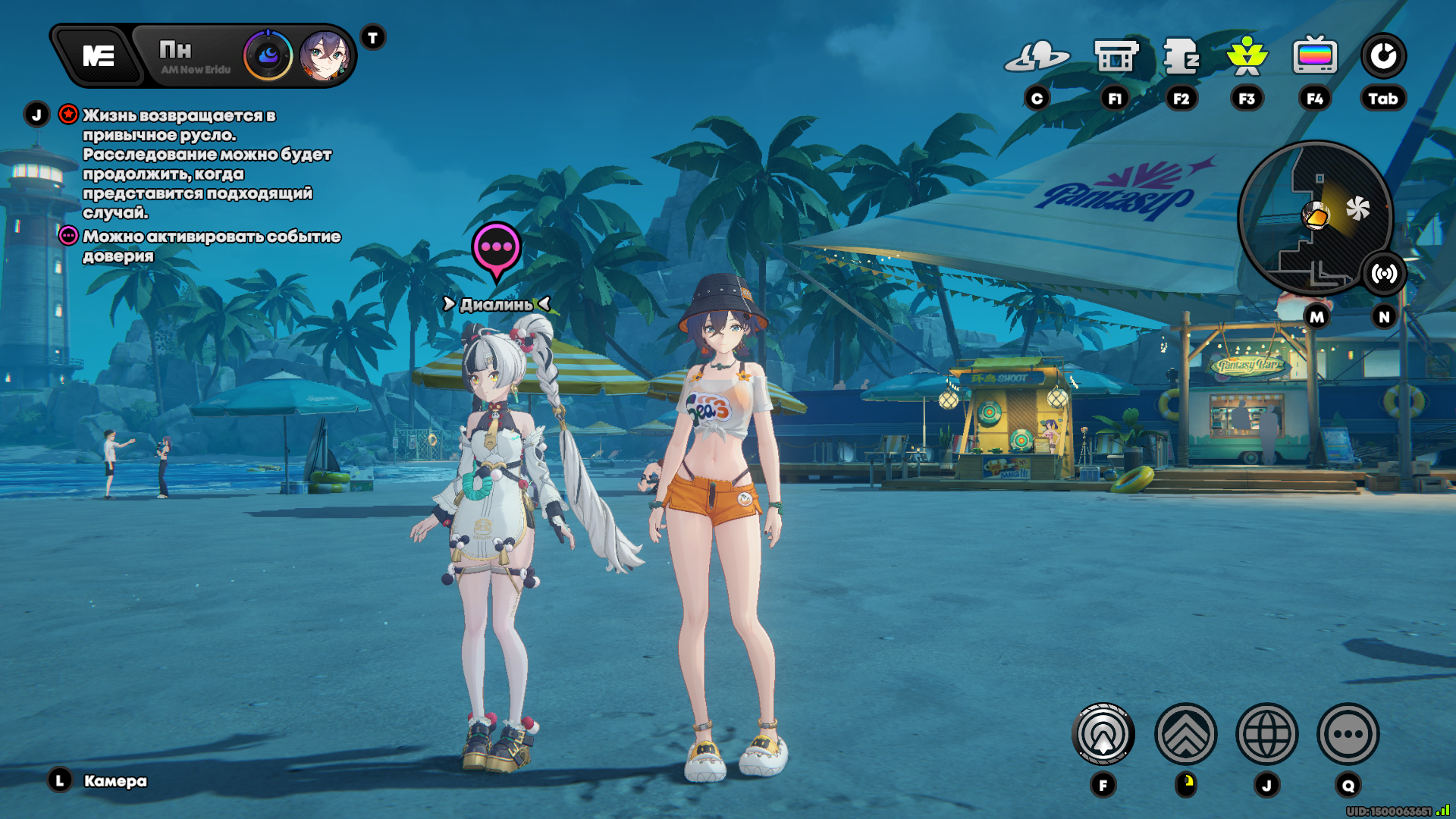This screenshot has height=819, width=1456.
Task: Click the pink speech bubble above Диалинь
Action: tap(497, 248)
